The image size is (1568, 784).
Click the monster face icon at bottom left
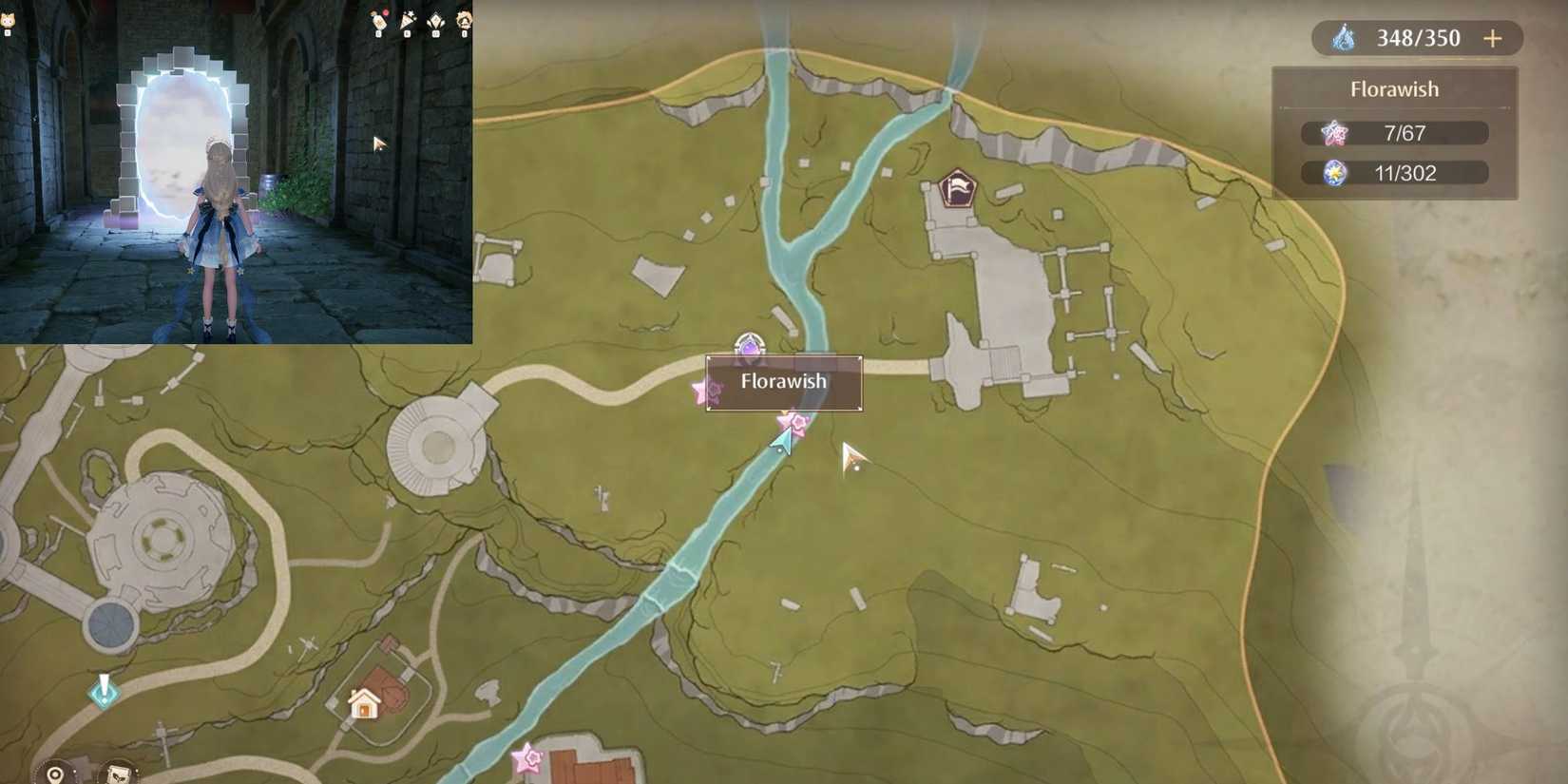(x=118, y=775)
